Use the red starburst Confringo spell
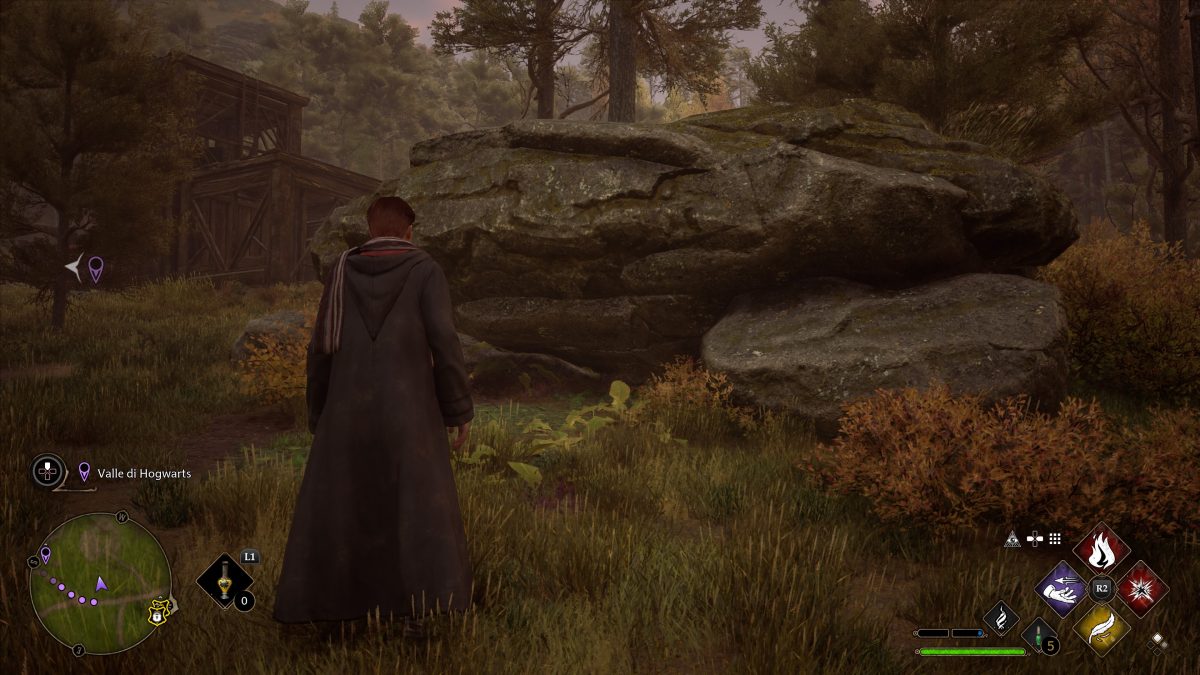Screen dimensions: 1200x675 [1142, 589]
